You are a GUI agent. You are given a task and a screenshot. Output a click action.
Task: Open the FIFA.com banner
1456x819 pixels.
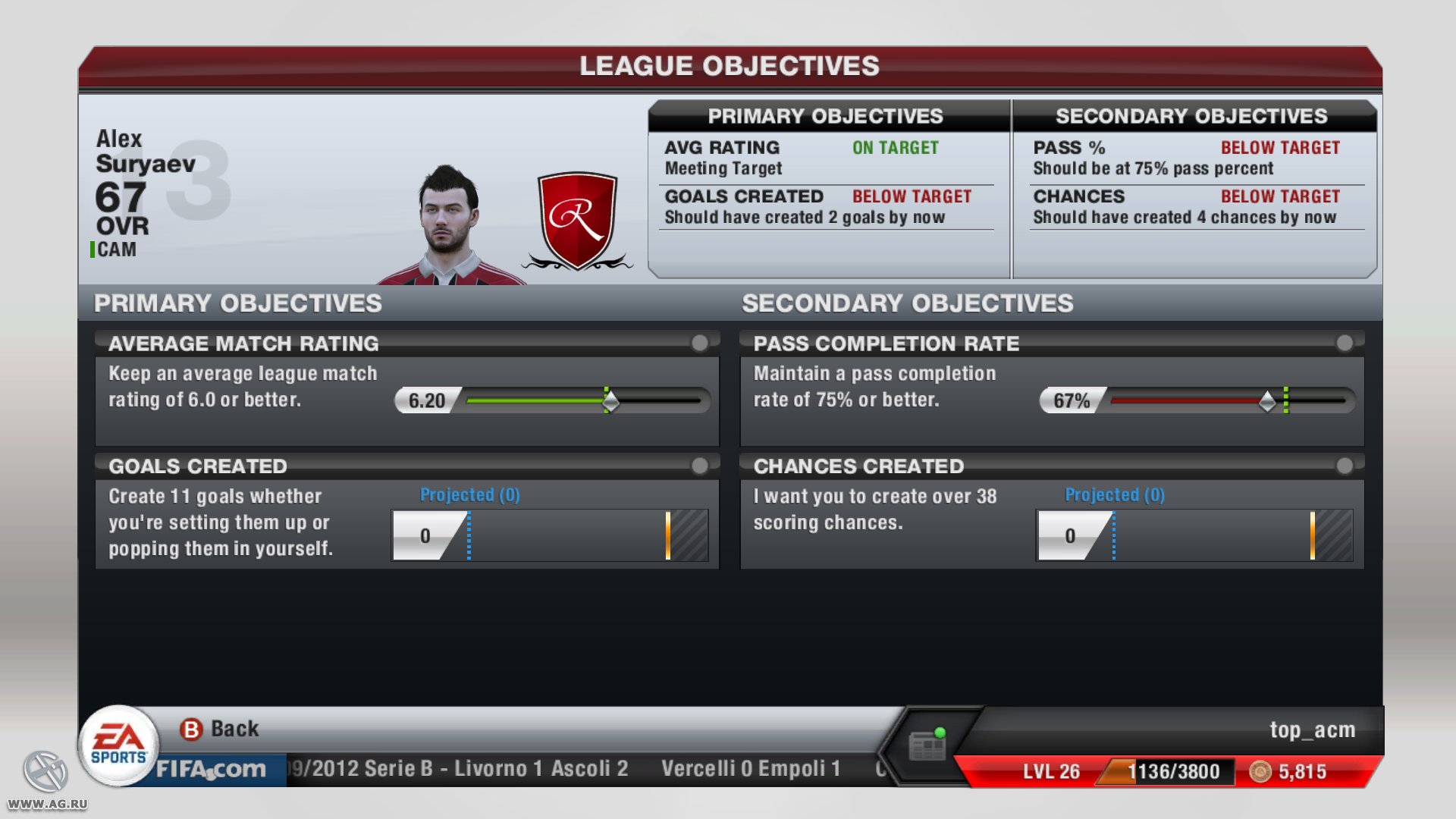coord(209,769)
